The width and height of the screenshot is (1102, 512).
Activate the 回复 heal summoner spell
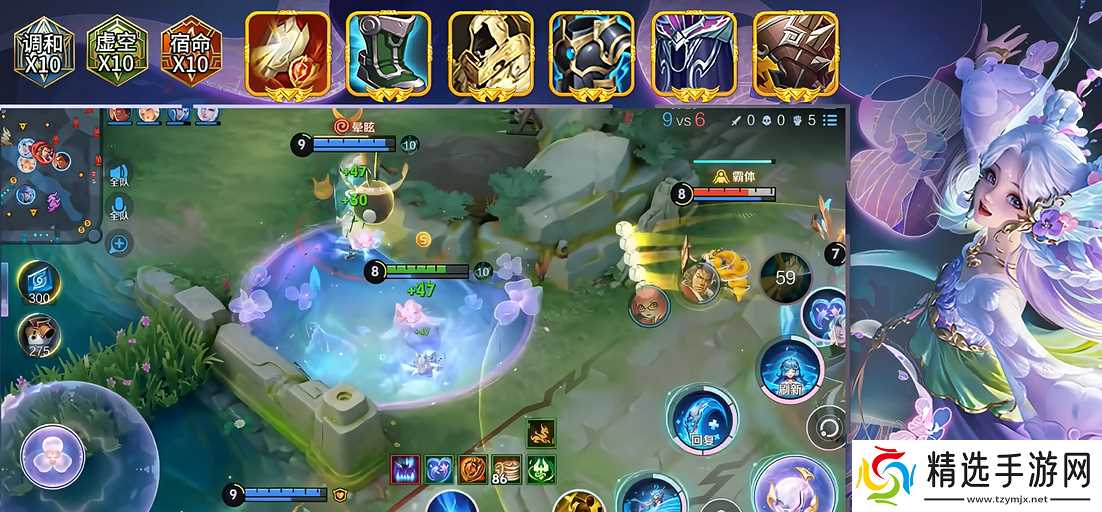pyautogui.click(x=703, y=419)
